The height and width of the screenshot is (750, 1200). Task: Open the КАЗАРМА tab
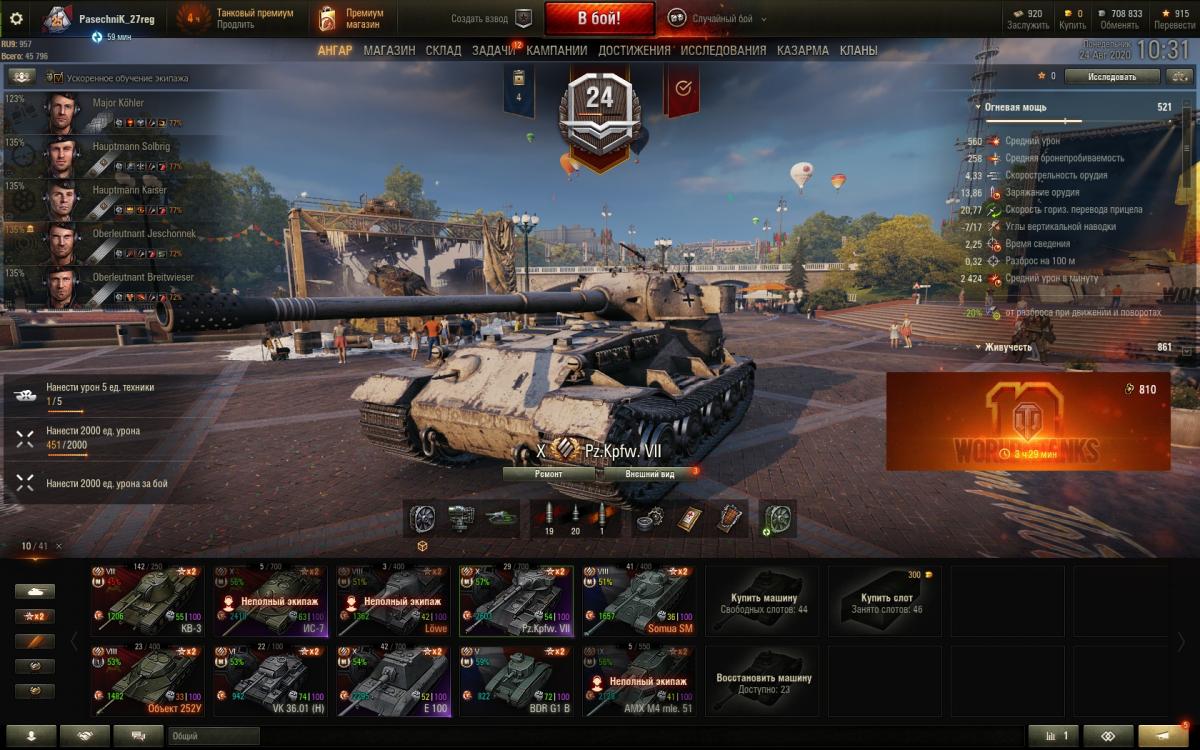click(803, 50)
